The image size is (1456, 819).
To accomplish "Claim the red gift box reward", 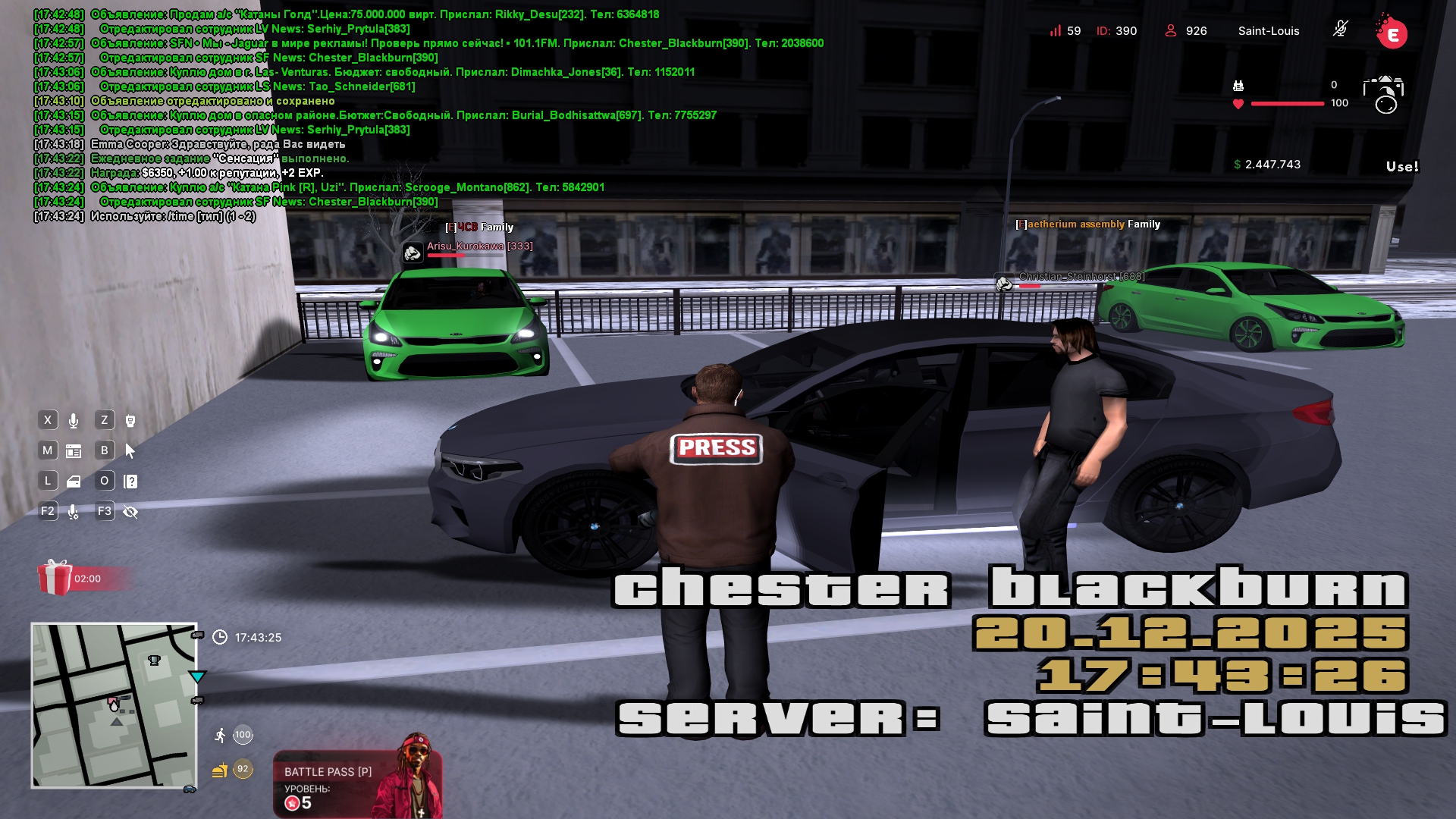I will (x=55, y=578).
